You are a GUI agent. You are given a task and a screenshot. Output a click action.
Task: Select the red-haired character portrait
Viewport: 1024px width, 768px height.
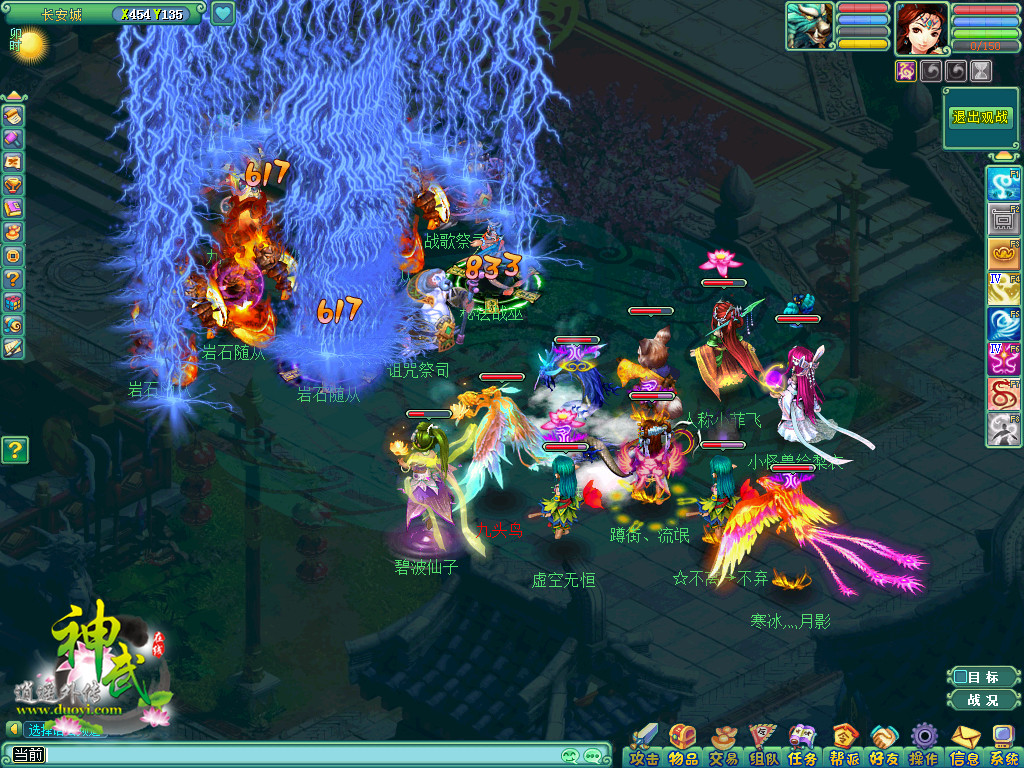[921, 28]
